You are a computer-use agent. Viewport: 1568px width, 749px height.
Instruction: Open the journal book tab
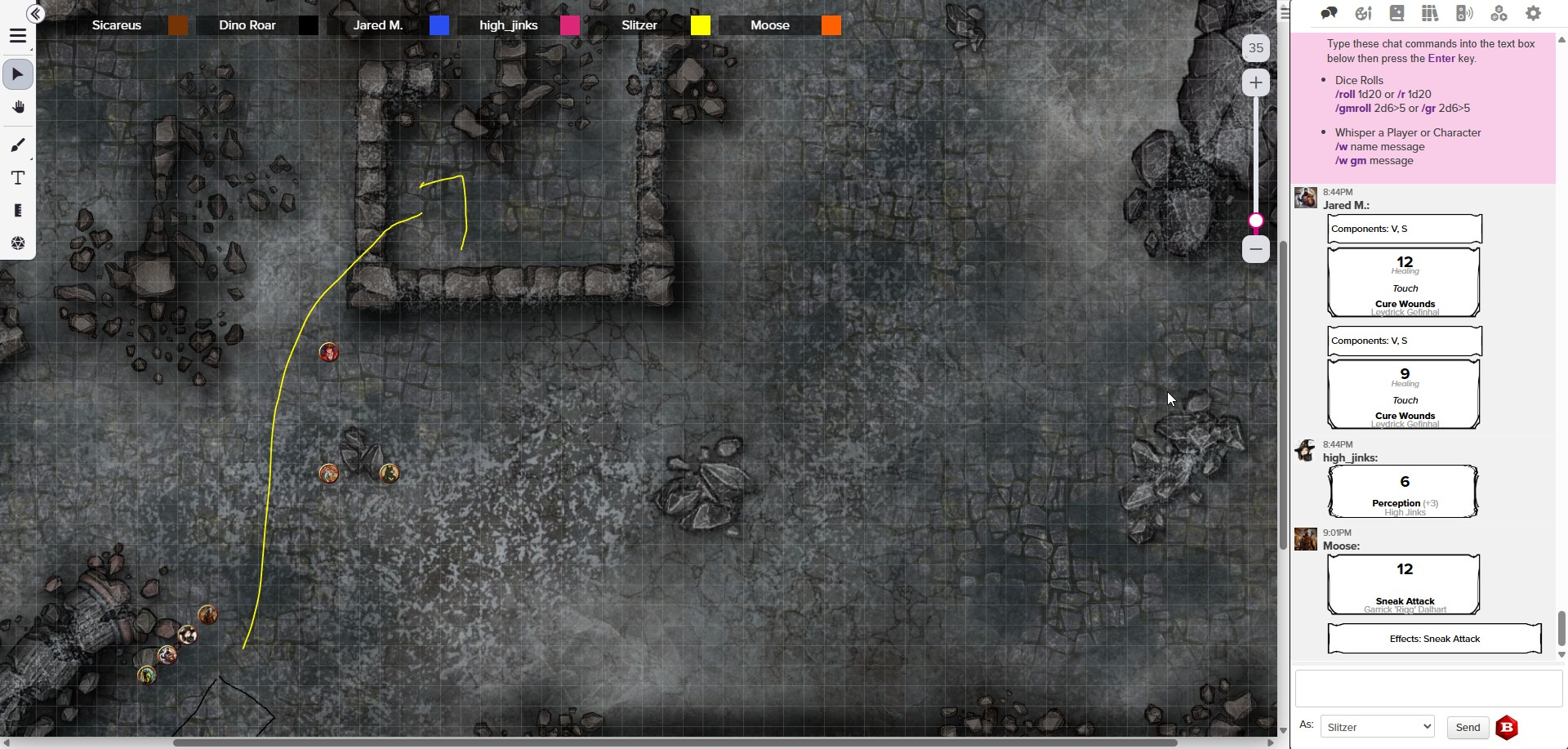tap(1396, 14)
